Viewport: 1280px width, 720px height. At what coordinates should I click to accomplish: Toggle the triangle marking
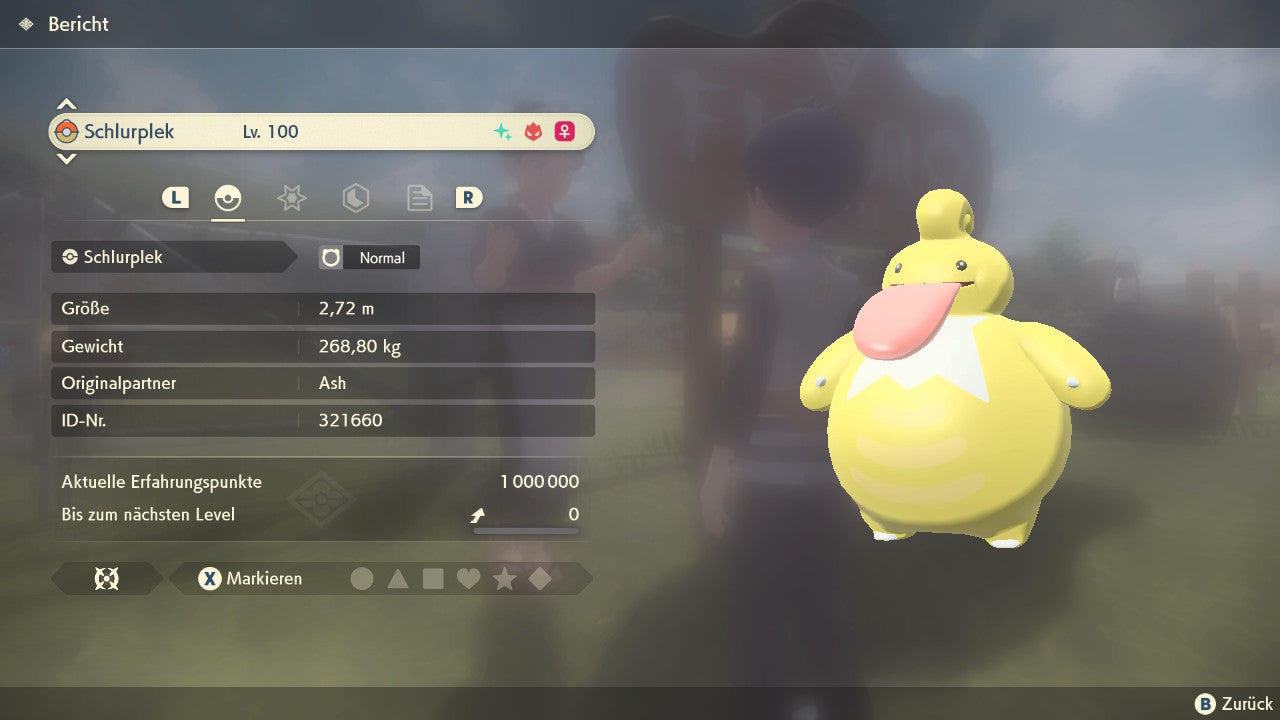pos(398,578)
